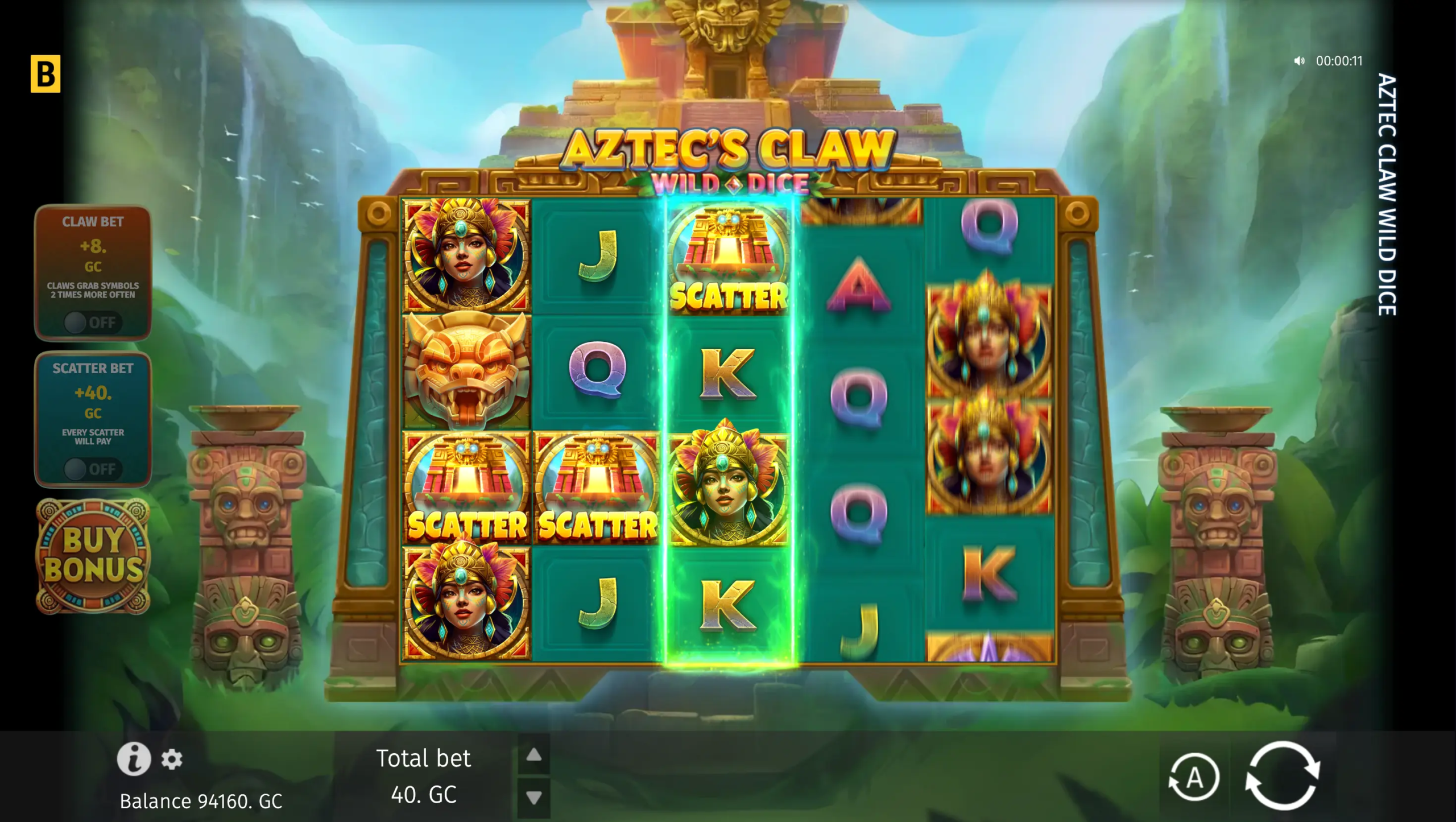1456x822 pixels.
Task: Activate the autoplay button
Action: click(1194, 778)
